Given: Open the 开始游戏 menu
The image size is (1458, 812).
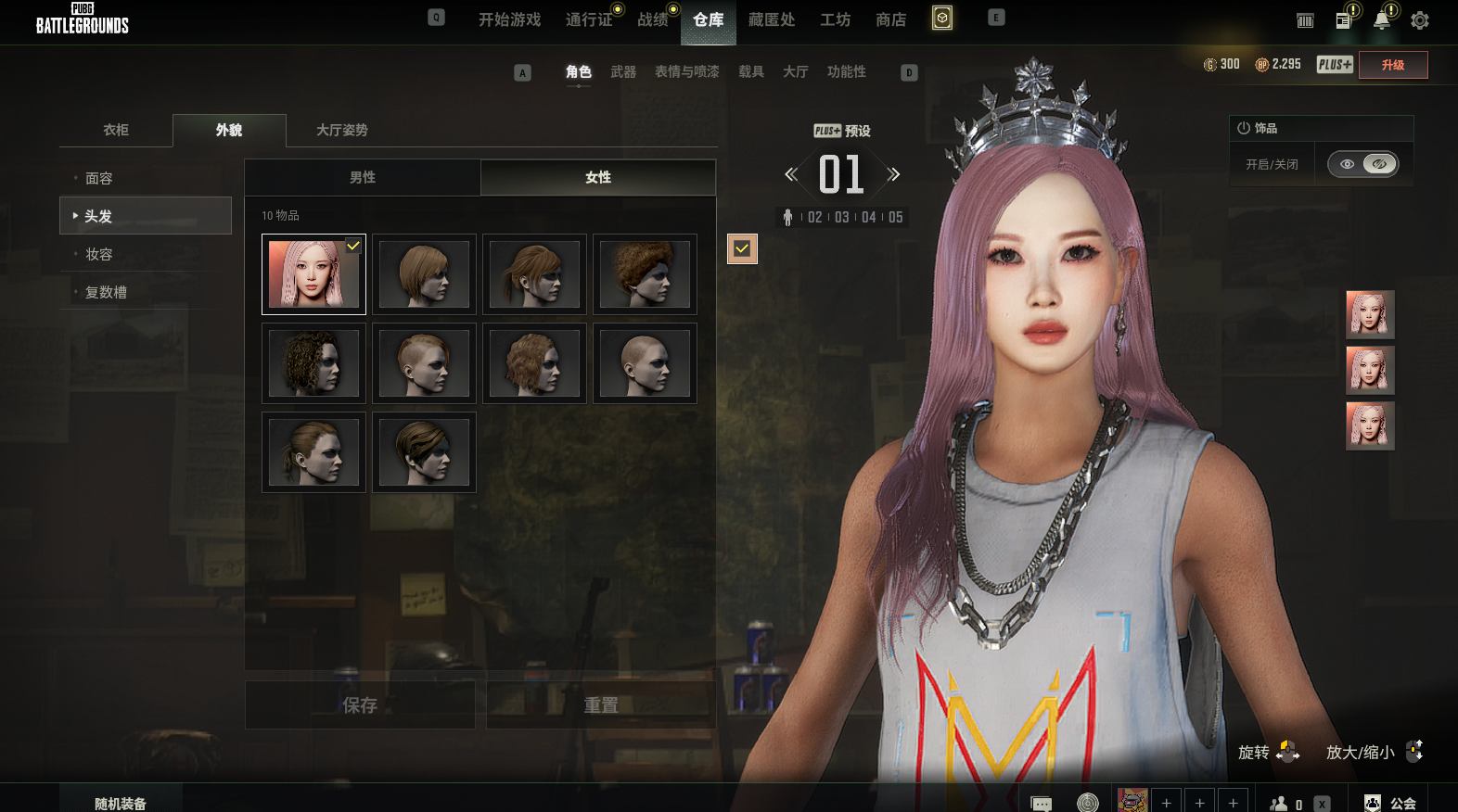Looking at the screenshot, I should pos(509,19).
